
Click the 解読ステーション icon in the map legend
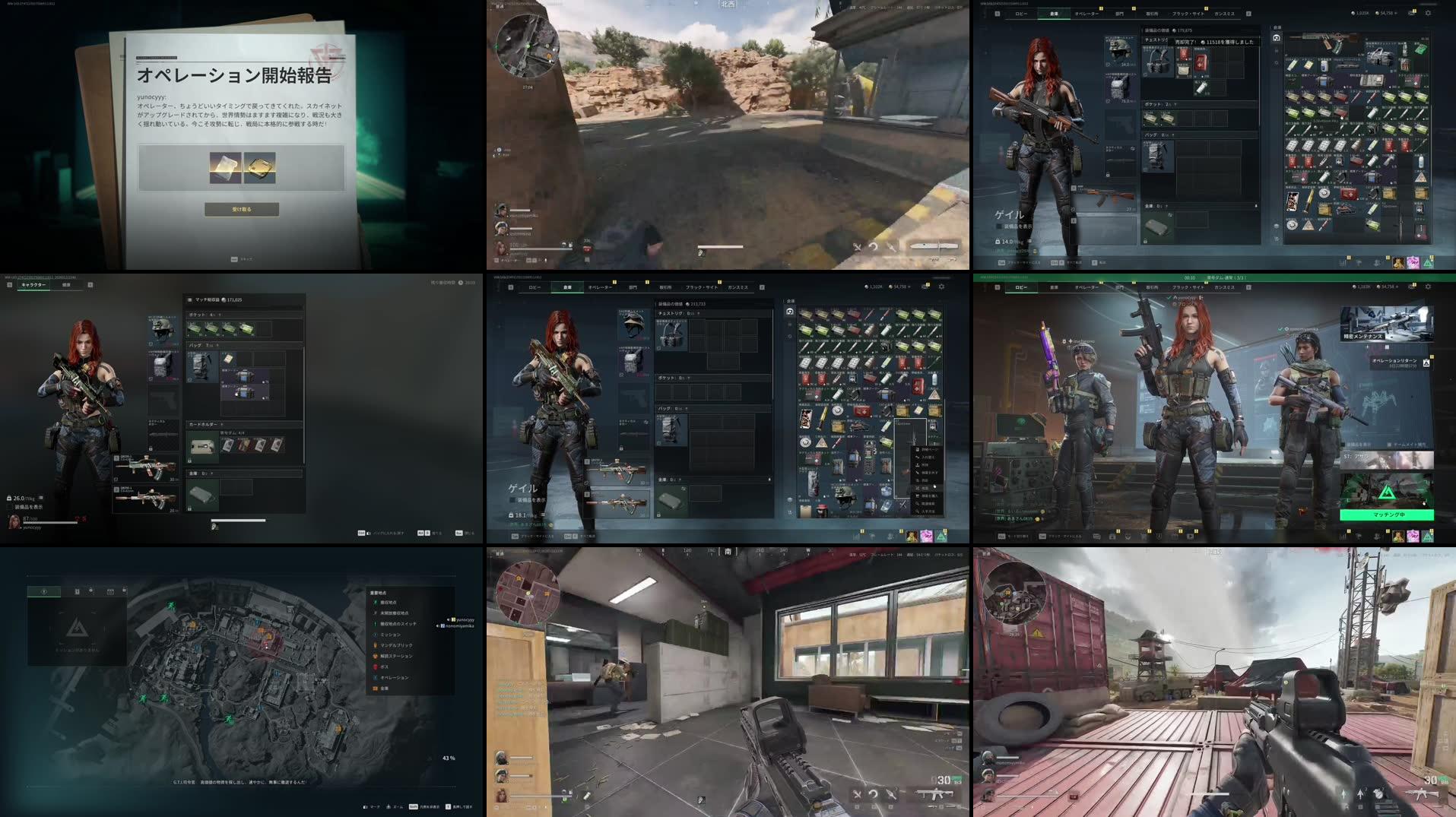coord(375,655)
